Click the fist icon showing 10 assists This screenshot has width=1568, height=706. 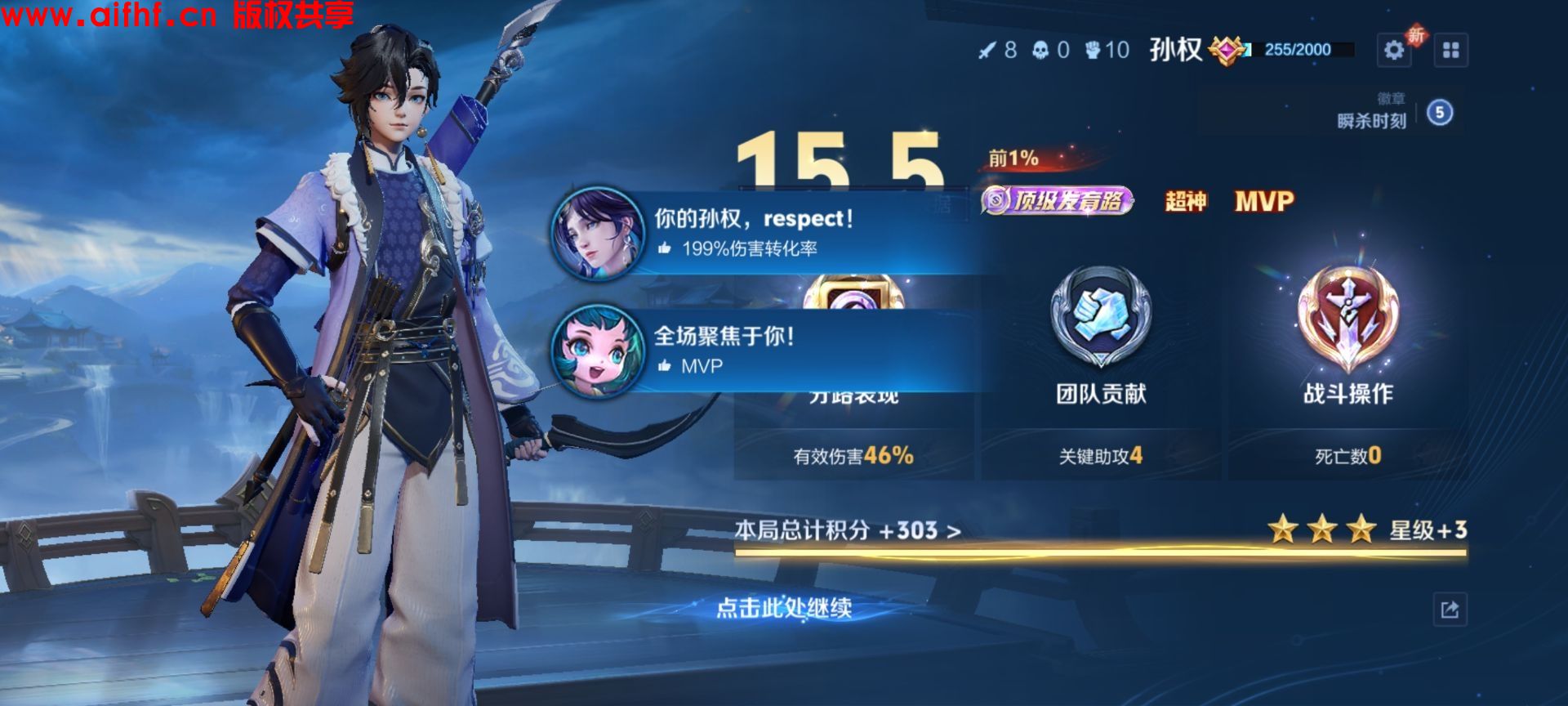(x=1093, y=48)
